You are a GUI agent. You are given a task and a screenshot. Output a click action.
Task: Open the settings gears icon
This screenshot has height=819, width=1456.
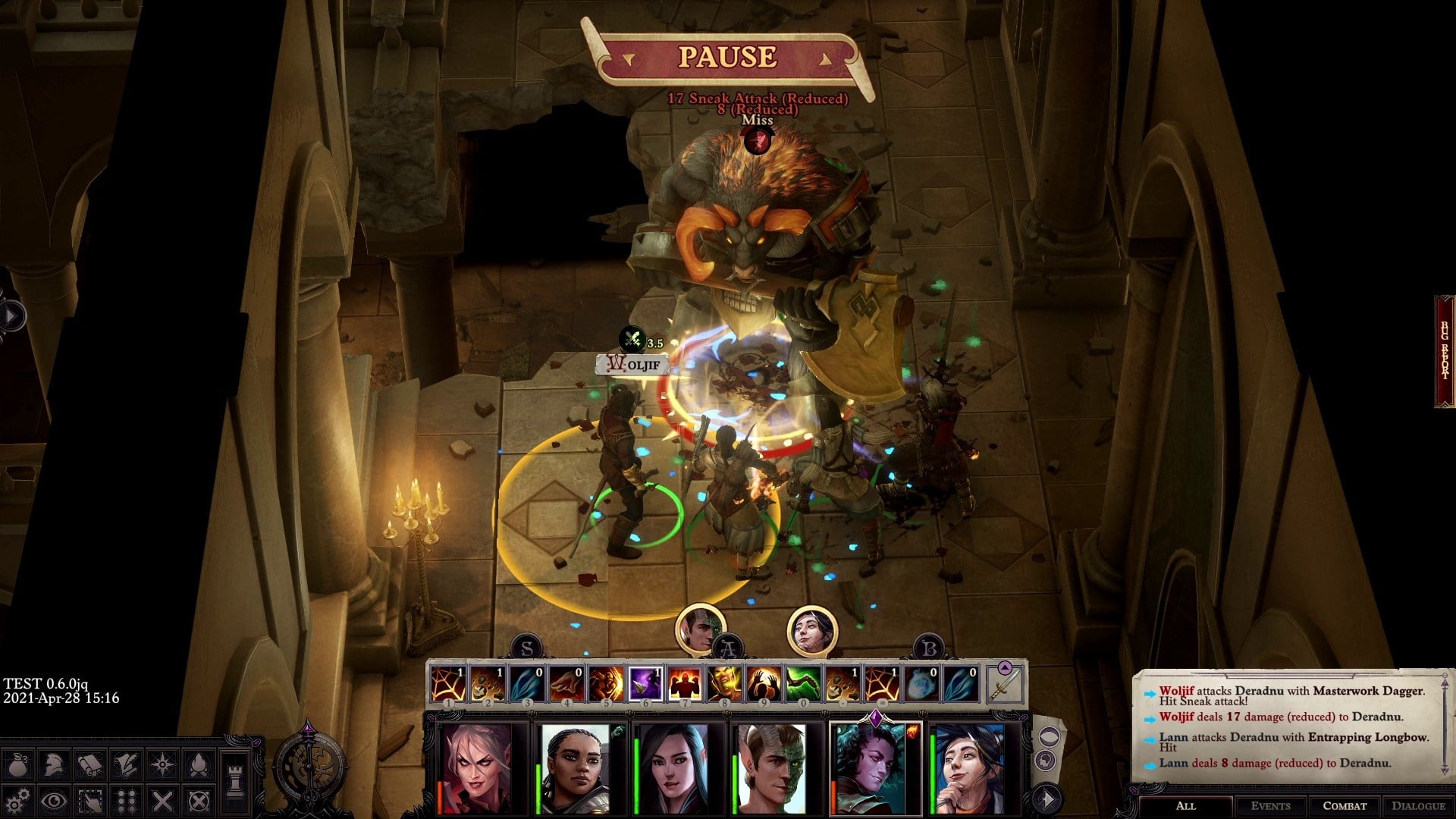[18, 800]
